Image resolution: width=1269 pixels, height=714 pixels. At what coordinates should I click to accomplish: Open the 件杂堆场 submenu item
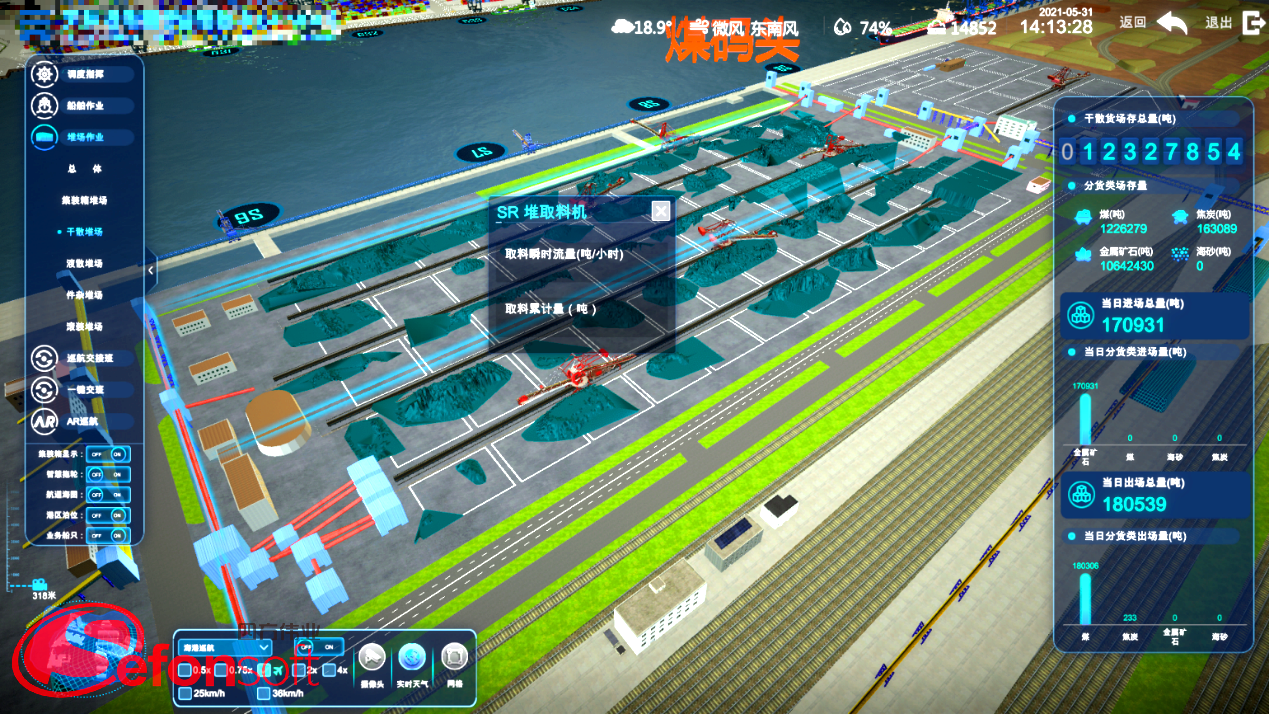pyautogui.click(x=85, y=295)
